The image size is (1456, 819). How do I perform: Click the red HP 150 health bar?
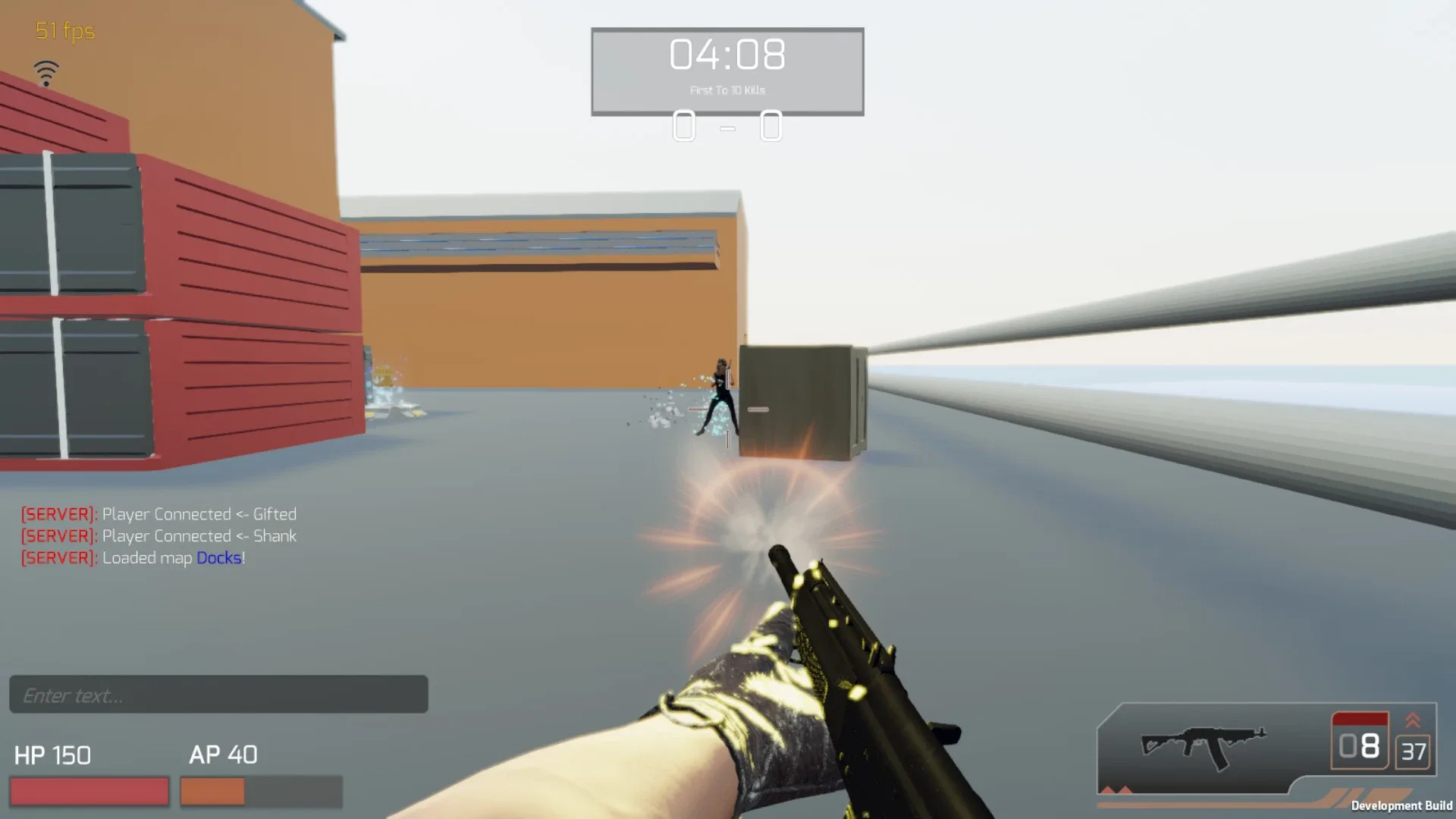point(89,791)
